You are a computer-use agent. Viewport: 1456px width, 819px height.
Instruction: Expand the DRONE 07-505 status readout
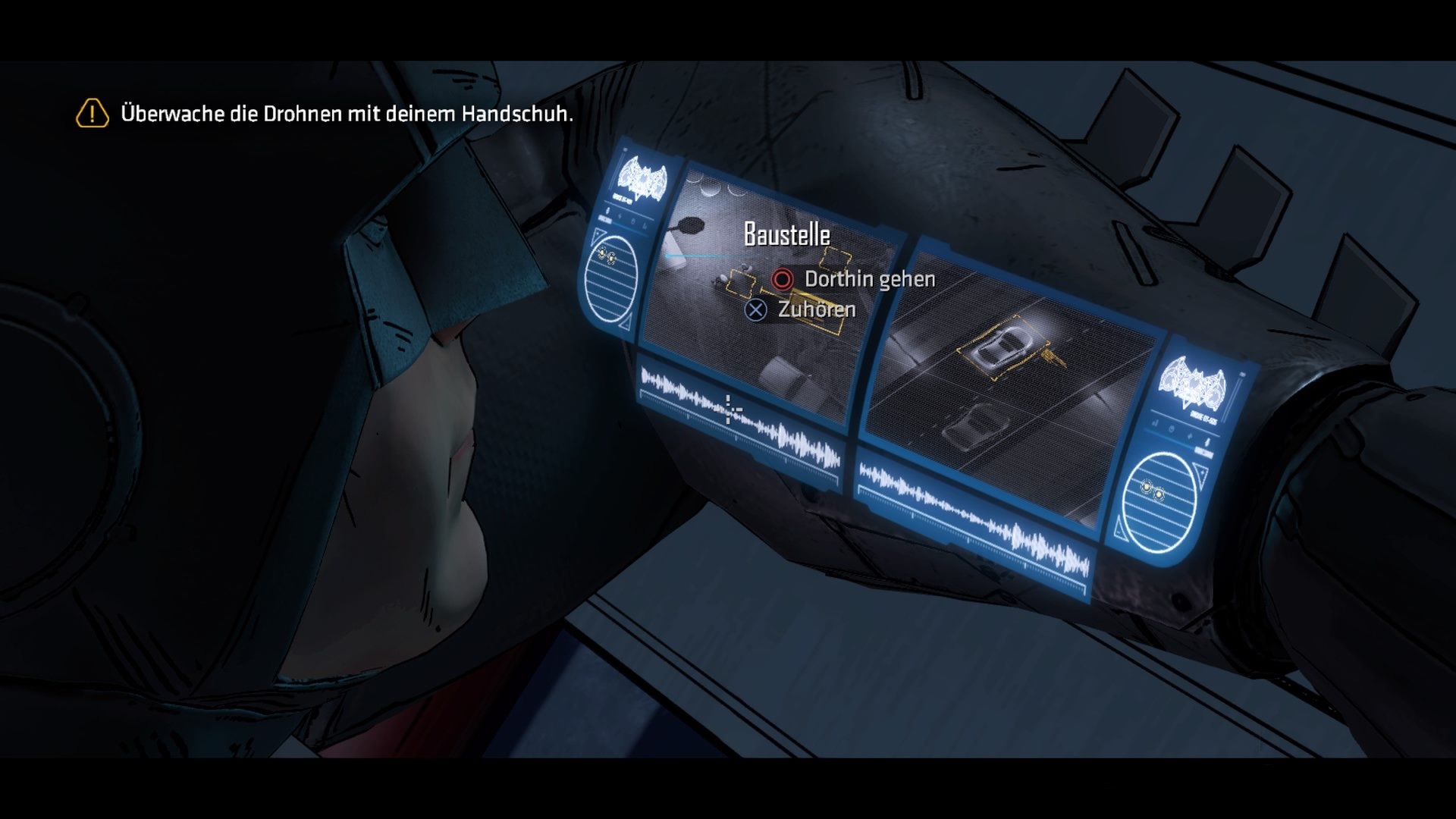click(x=1202, y=416)
